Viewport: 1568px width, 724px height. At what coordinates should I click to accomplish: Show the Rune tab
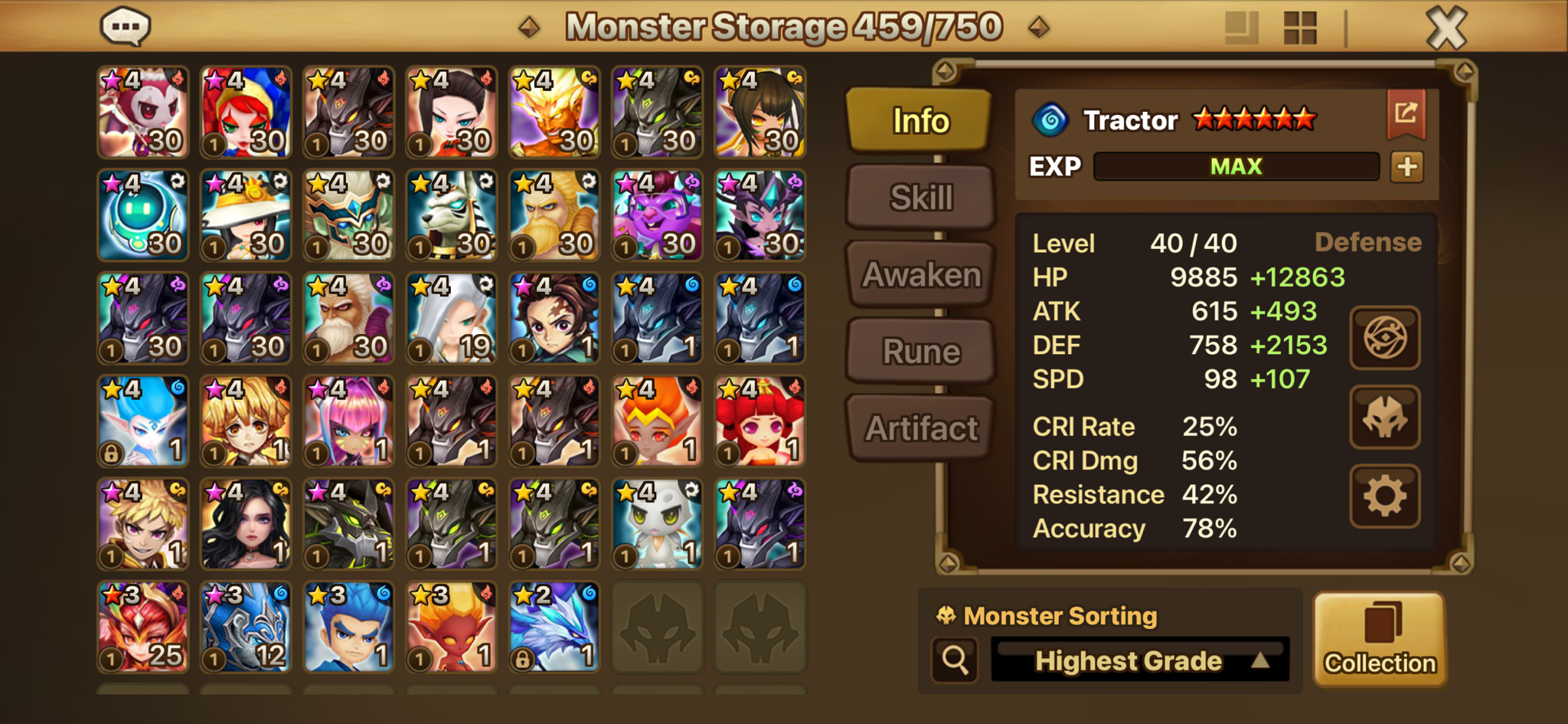click(x=921, y=352)
